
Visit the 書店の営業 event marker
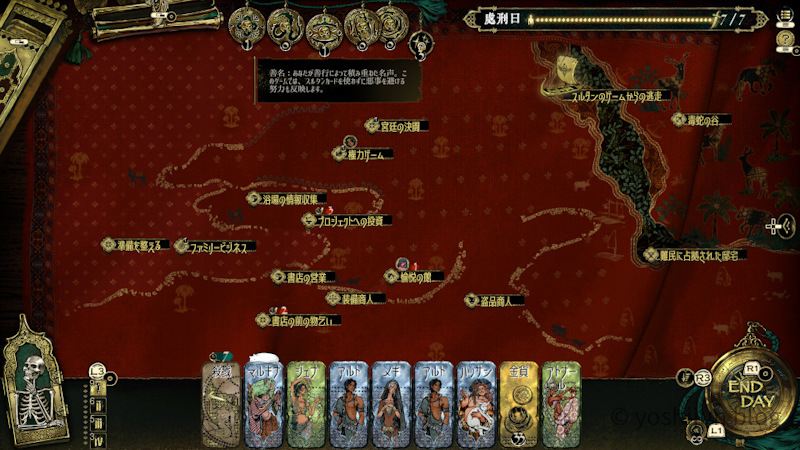(304, 276)
